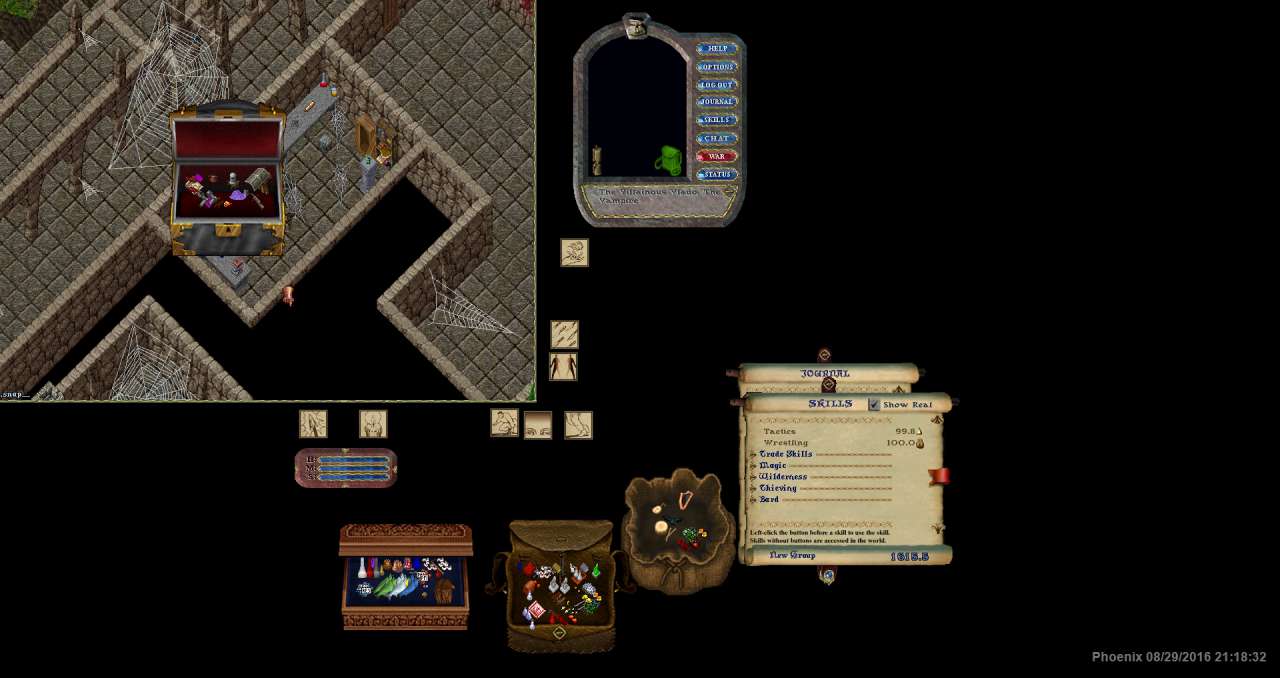Select the rolled Journal scroll title
Screen dimensions: 1280x678
pyautogui.click(x=825, y=373)
